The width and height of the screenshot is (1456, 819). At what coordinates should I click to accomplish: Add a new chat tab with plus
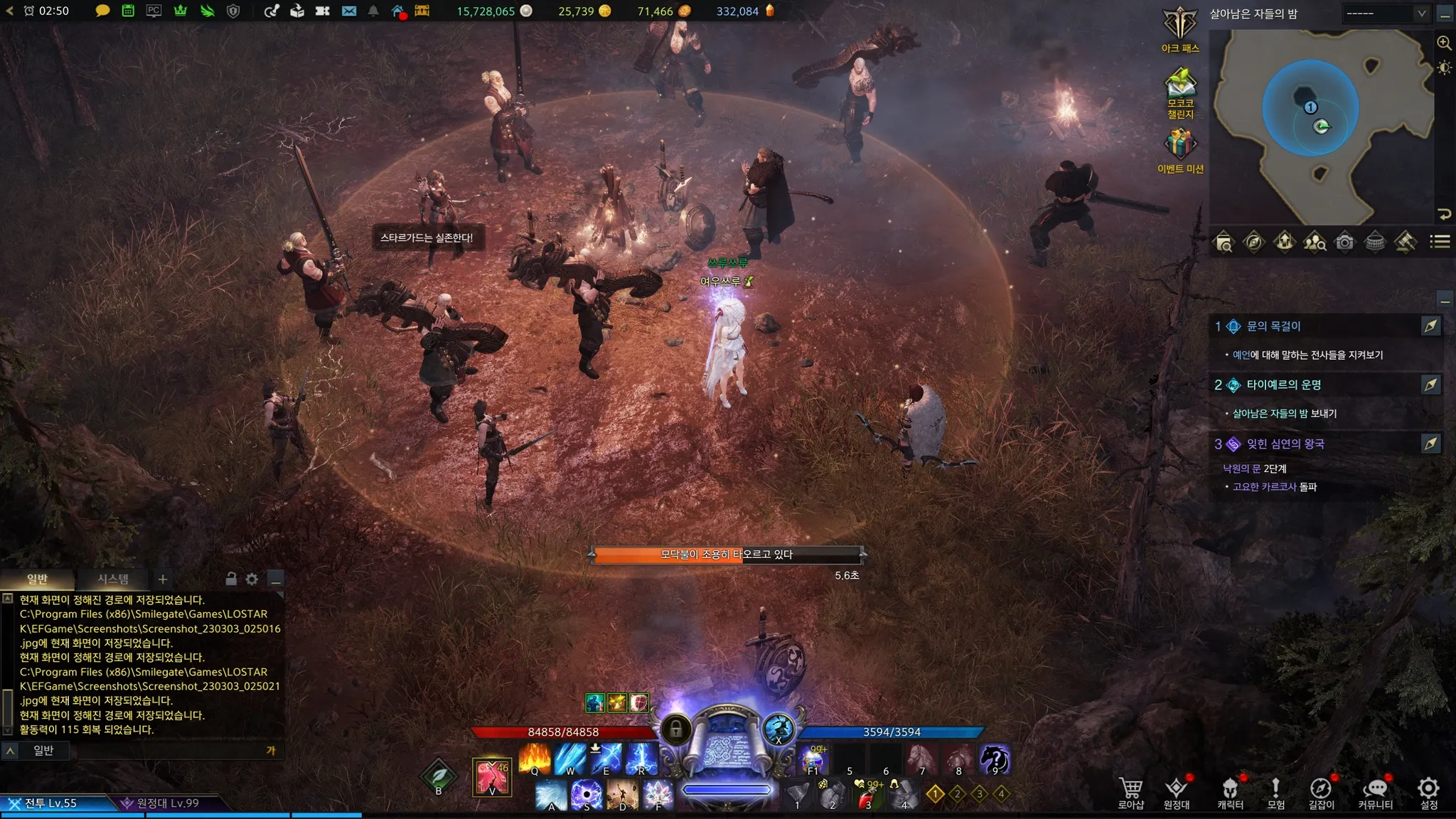pyautogui.click(x=163, y=579)
